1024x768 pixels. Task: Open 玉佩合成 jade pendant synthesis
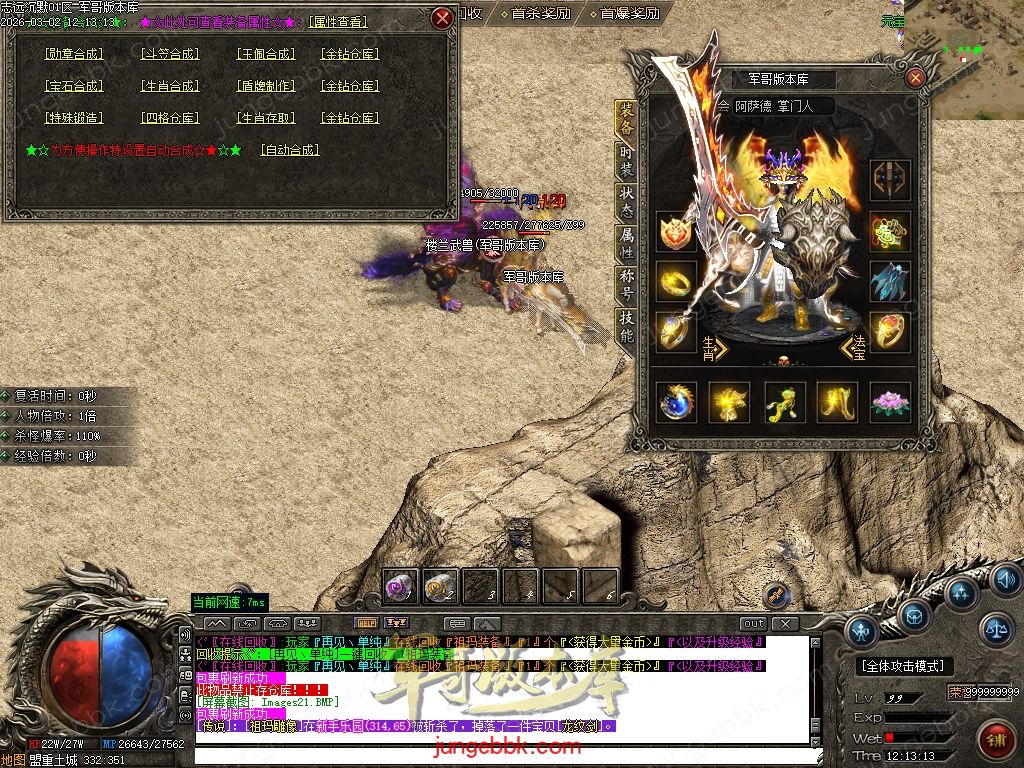(x=265, y=54)
